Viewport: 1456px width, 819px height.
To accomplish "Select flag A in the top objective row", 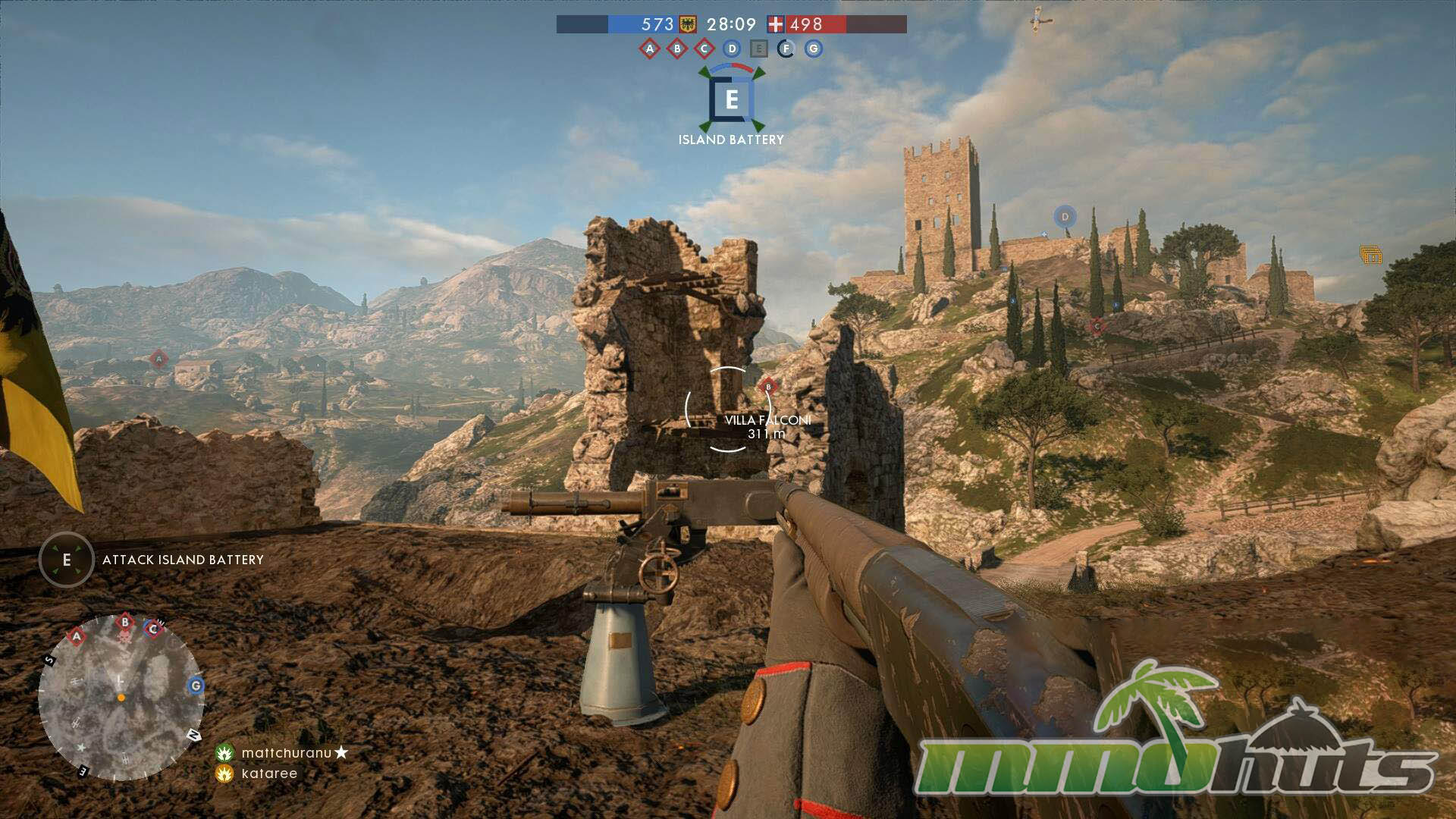I will (x=649, y=49).
